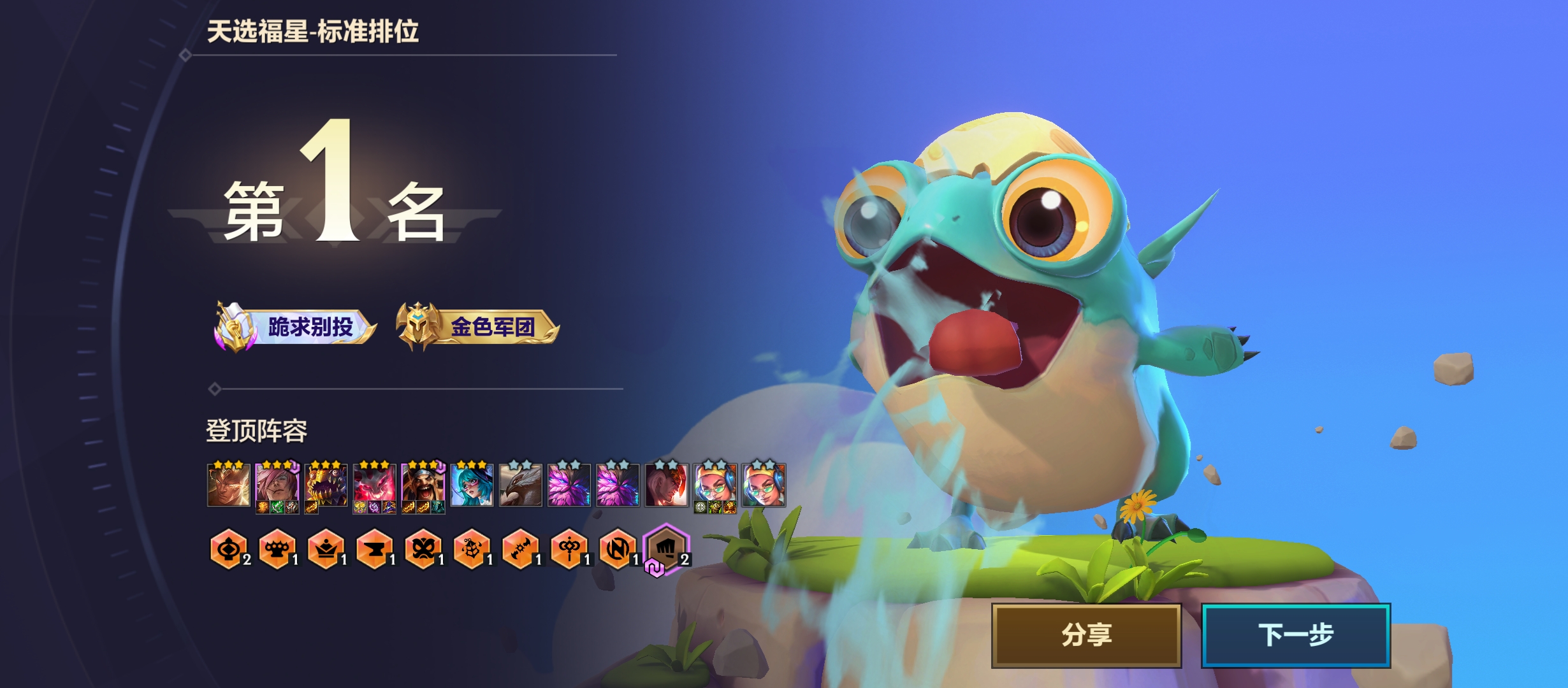Viewport: 1568px width, 688px height.
Task: Continue with the 下一步 button
Action: [1295, 635]
